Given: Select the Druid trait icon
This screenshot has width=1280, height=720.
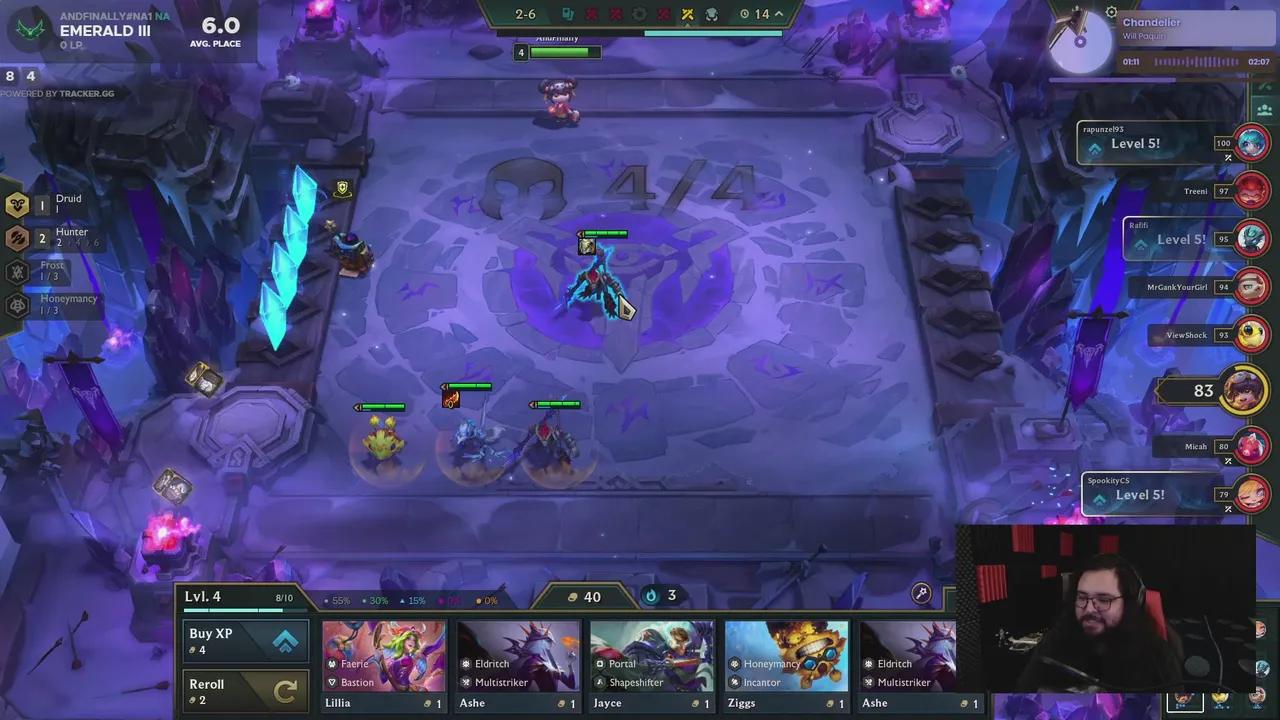Looking at the screenshot, I should (x=18, y=204).
